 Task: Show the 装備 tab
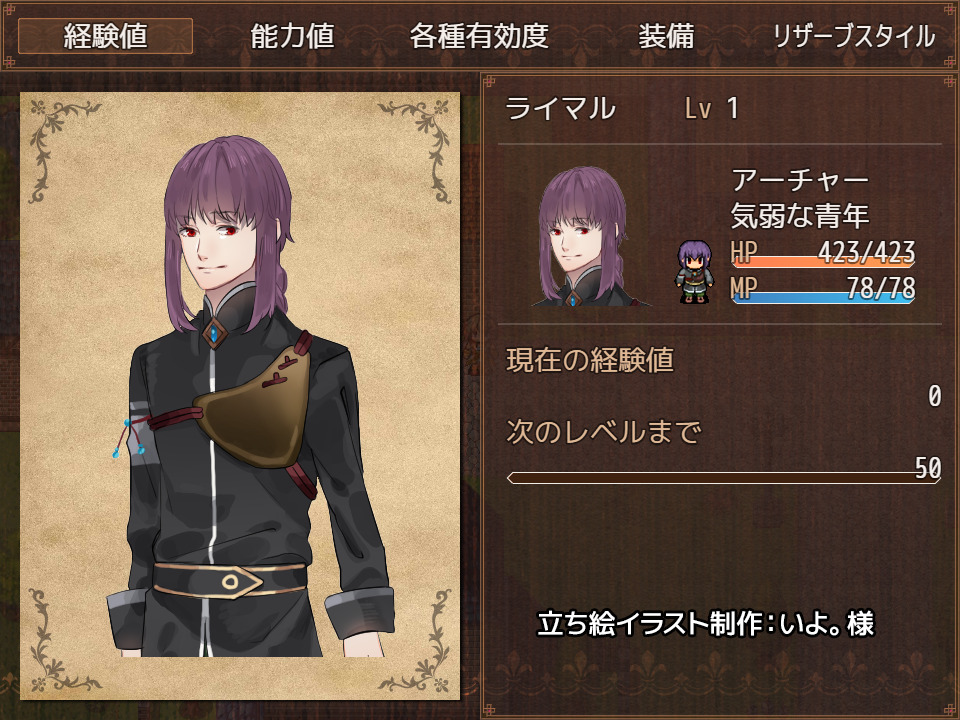coord(666,37)
